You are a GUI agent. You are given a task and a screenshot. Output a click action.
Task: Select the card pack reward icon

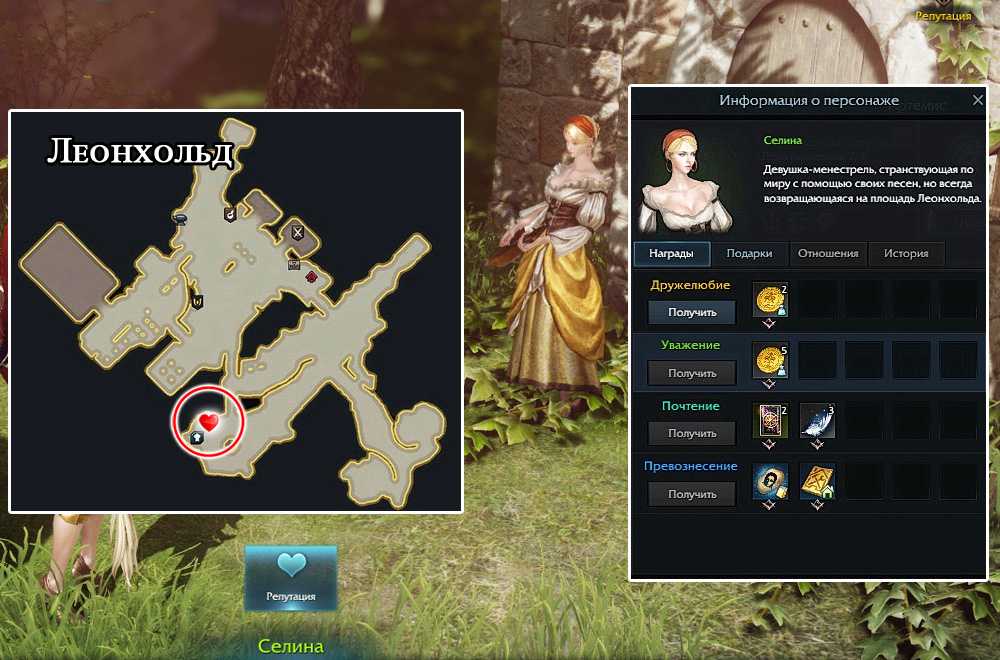[770, 421]
